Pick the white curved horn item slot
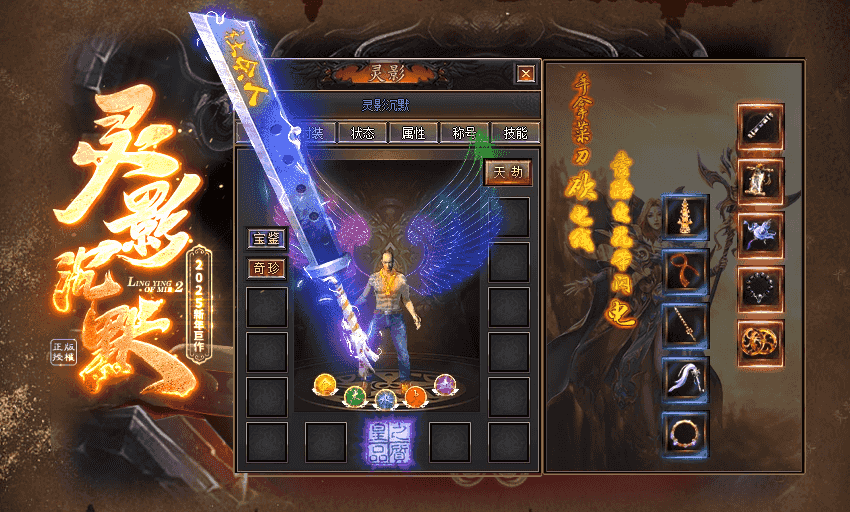This screenshot has height=512, width=850. tap(686, 379)
